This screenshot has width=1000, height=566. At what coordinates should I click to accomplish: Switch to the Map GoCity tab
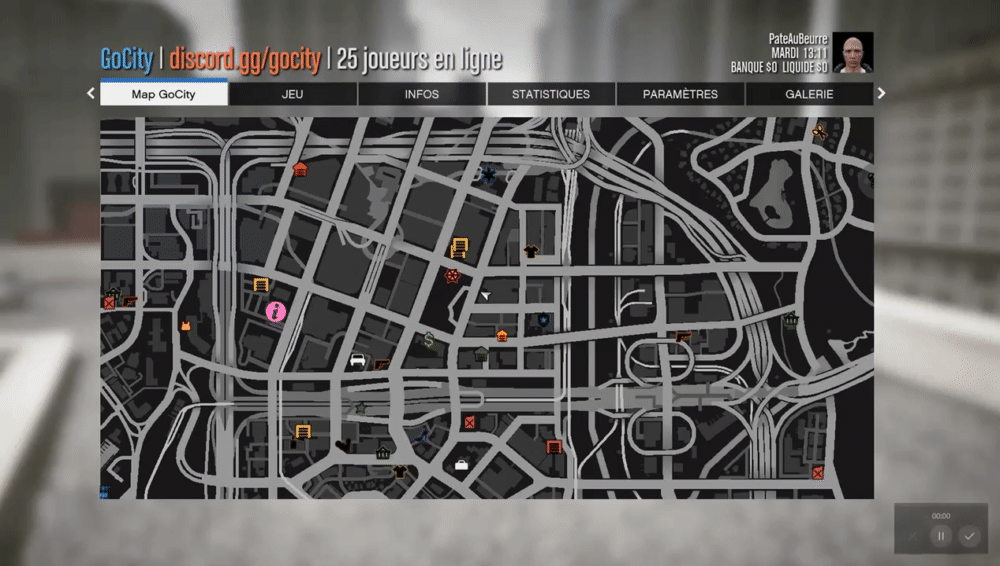coord(164,94)
